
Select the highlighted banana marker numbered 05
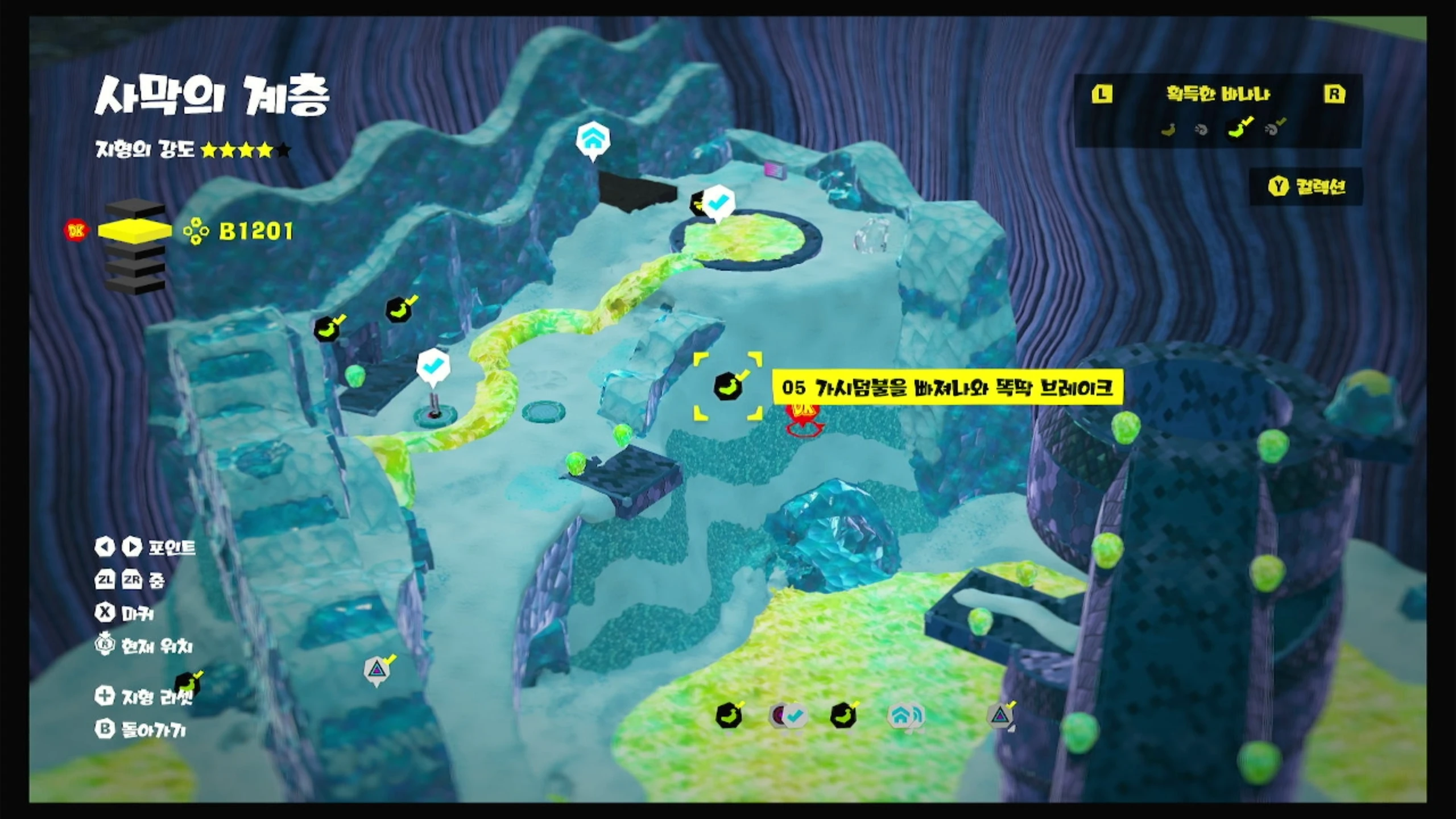pyautogui.click(x=727, y=387)
